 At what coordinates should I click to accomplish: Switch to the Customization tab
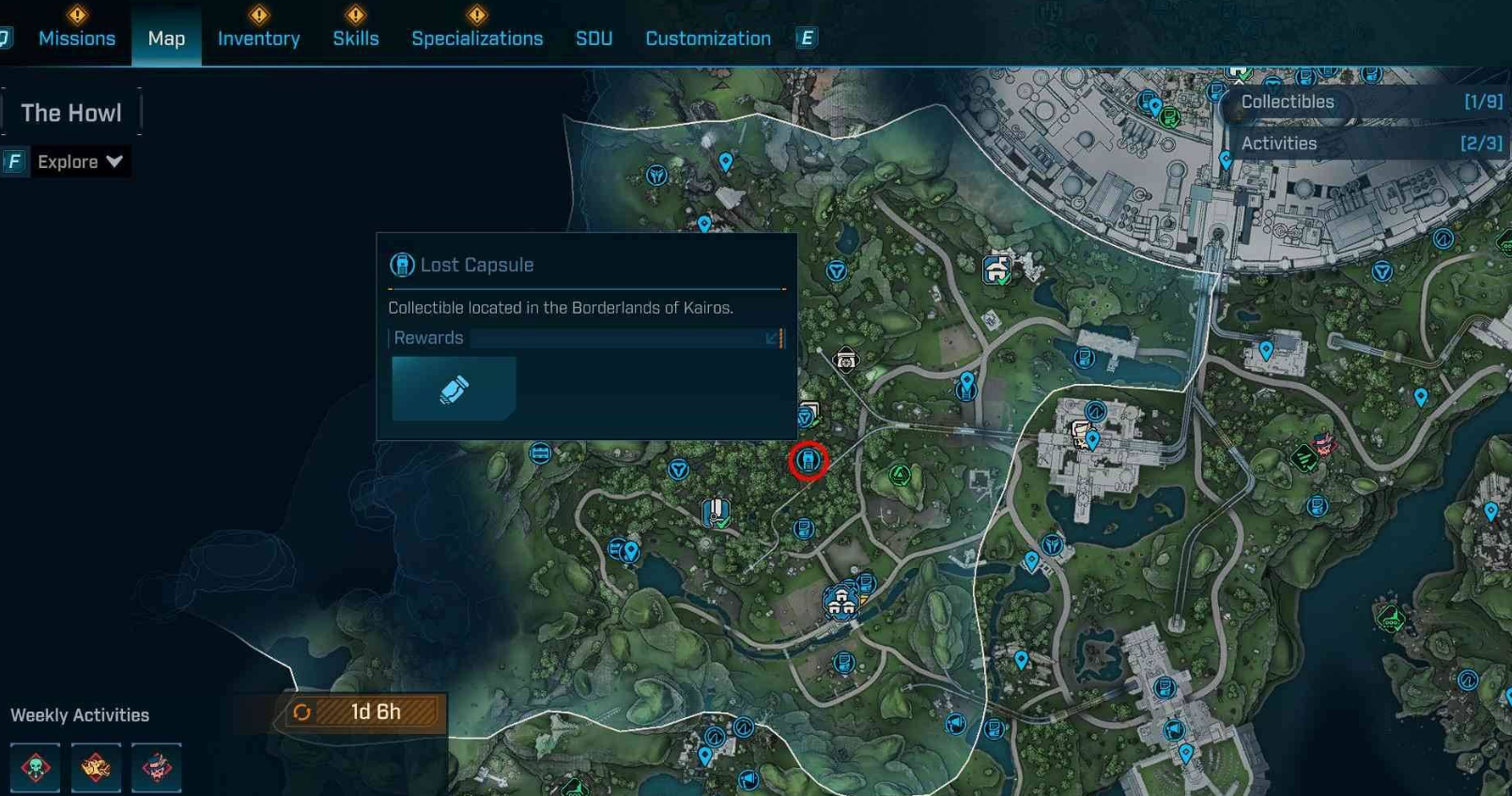coord(707,38)
